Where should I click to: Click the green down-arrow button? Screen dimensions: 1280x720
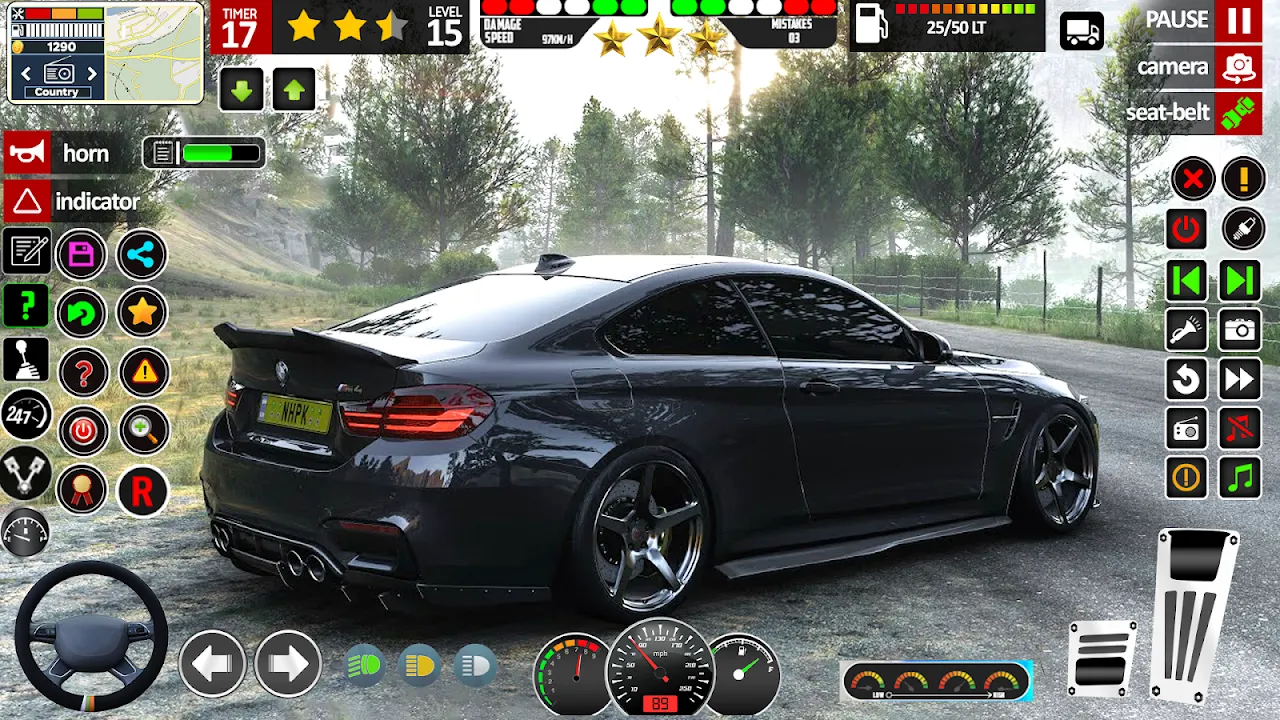(x=241, y=91)
